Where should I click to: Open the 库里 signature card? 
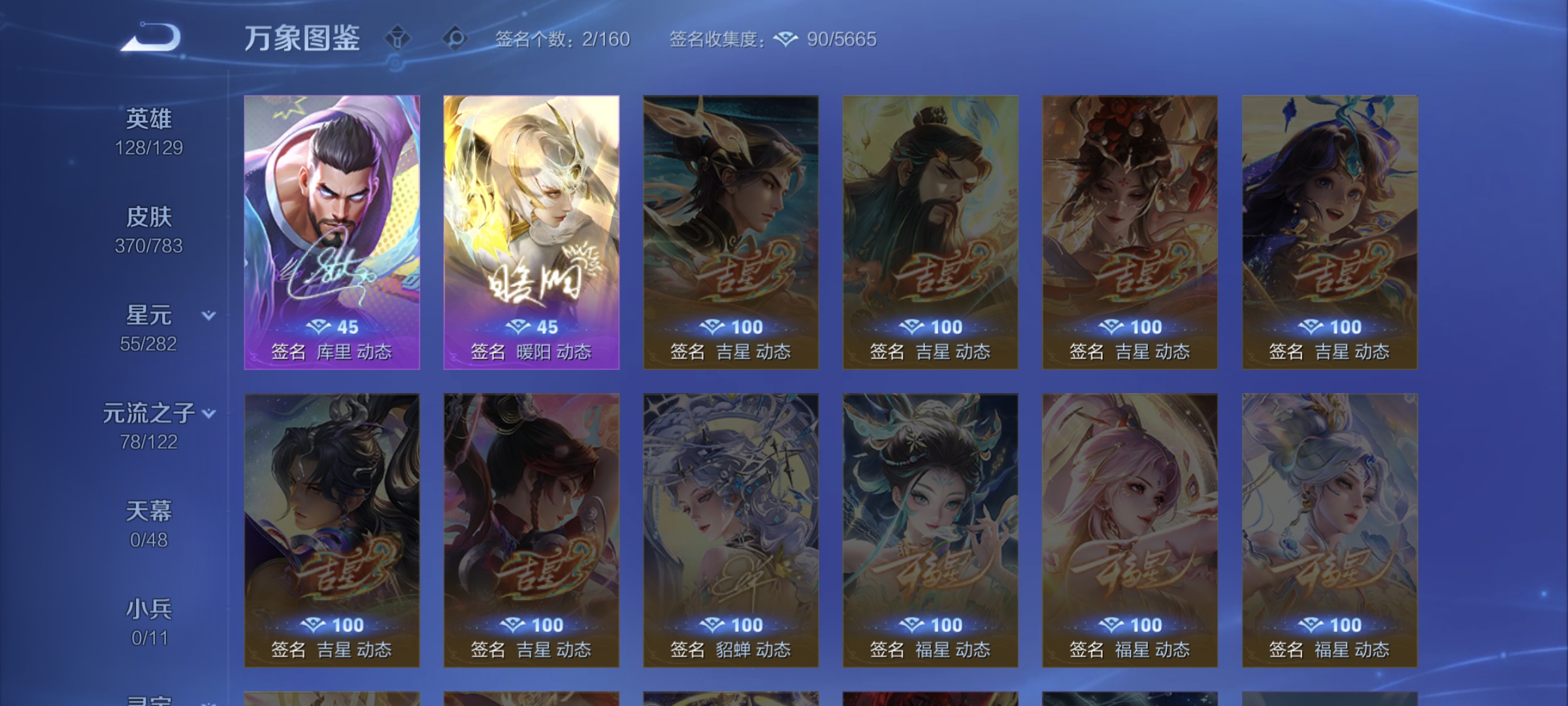click(331, 232)
